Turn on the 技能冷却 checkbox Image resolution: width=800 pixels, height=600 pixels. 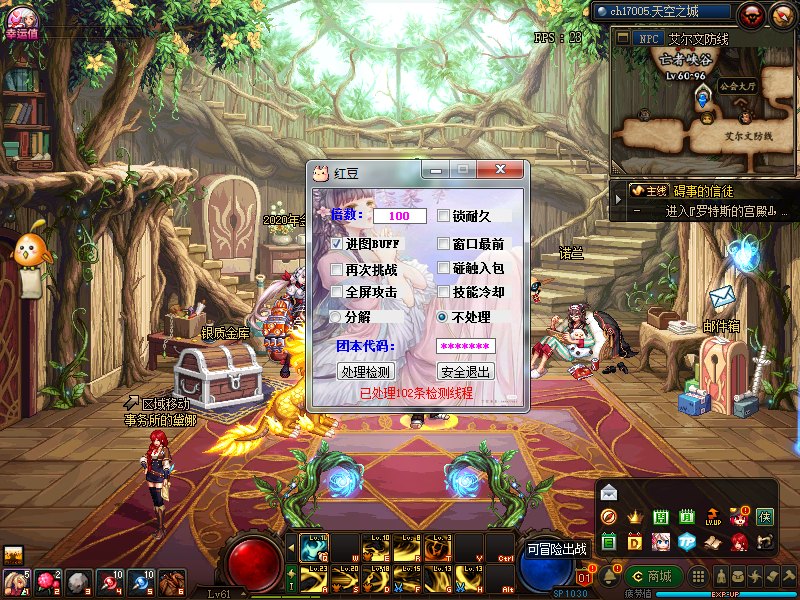click(444, 292)
